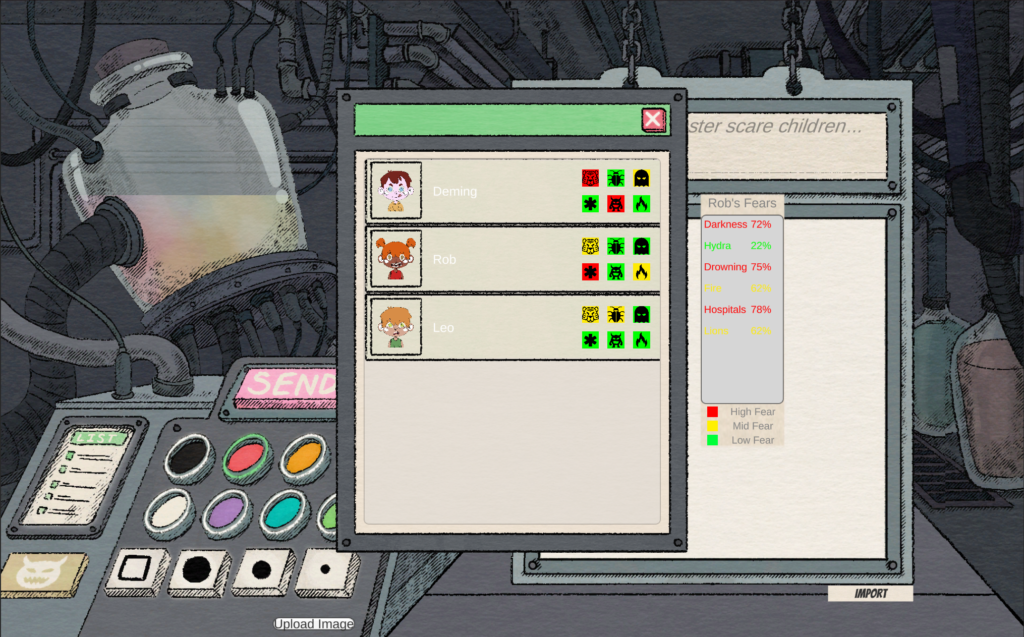Pick the orange color button
Screen dimensions: 1024x637
(x=303, y=458)
